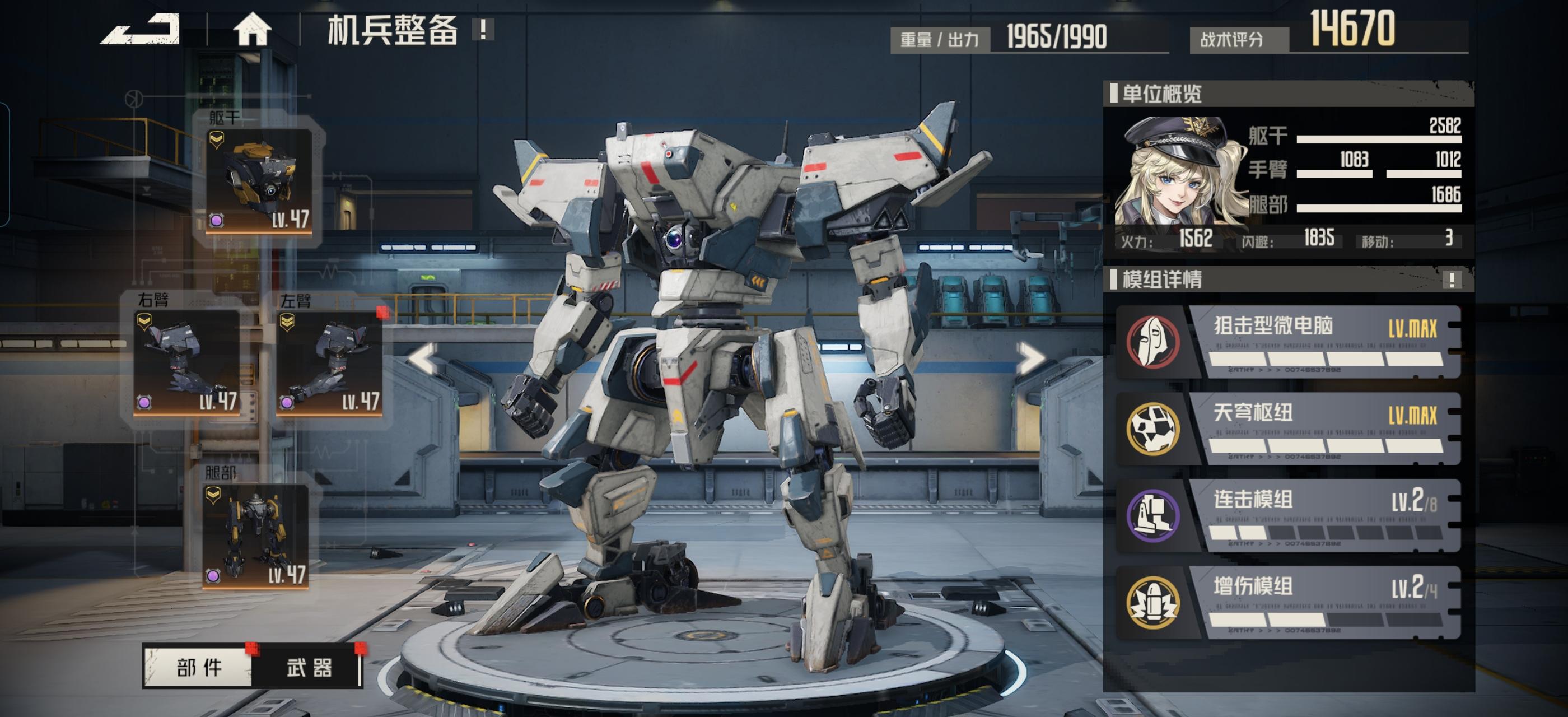Show 模组详情 info via exclamation icon

point(1452,280)
